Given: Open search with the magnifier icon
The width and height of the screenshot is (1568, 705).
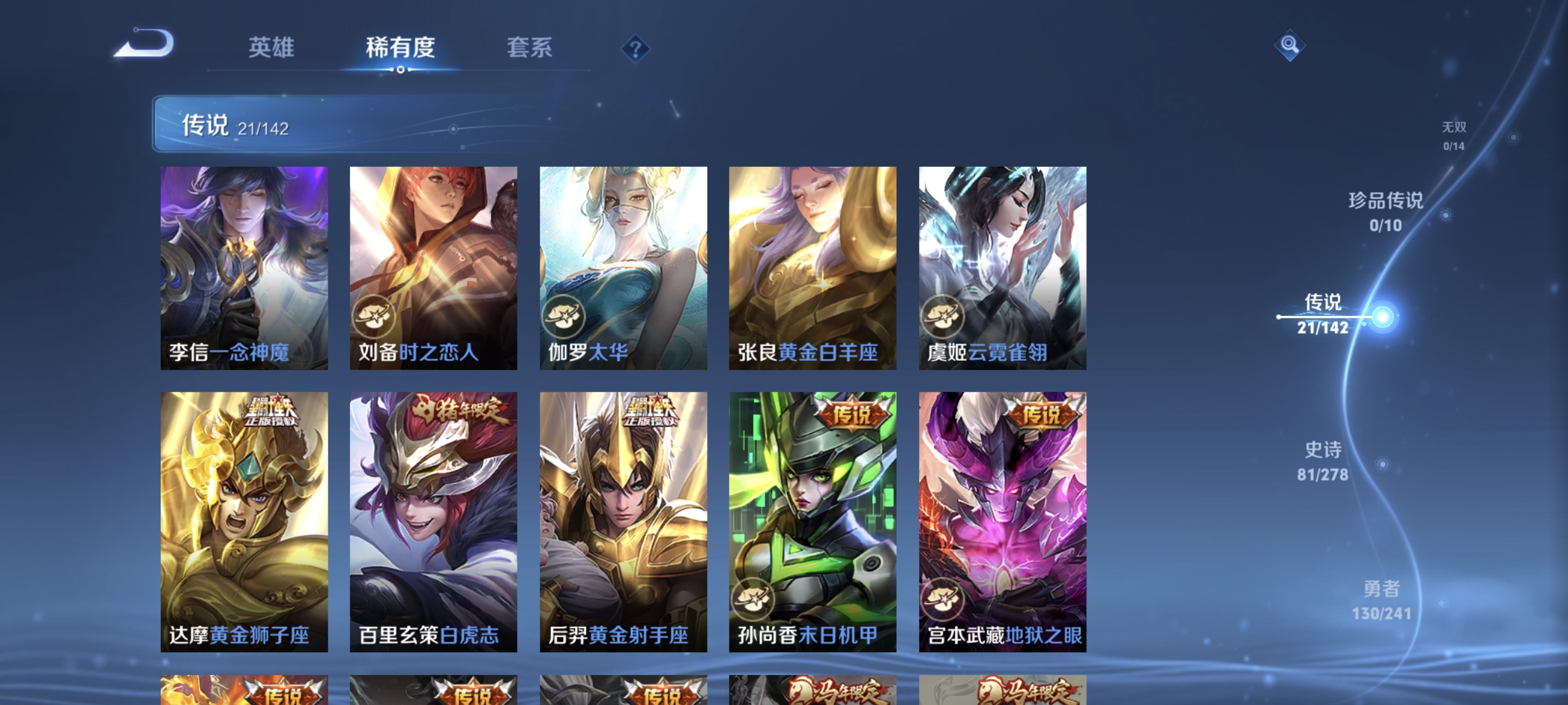Looking at the screenshot, I should point(1289,45).
